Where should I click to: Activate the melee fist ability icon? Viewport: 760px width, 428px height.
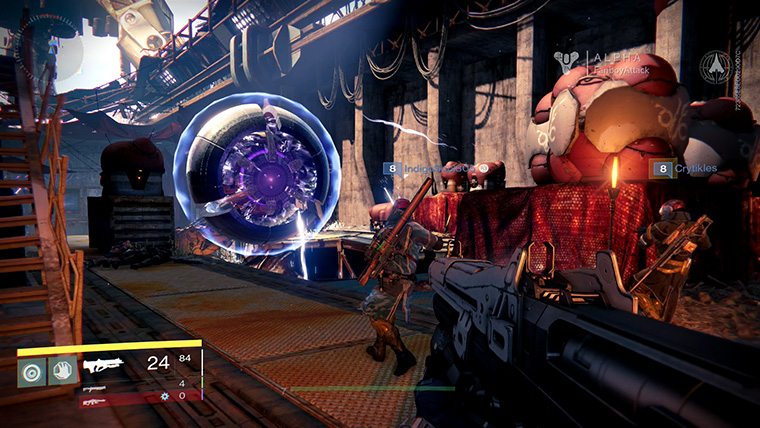coord(61,371)
